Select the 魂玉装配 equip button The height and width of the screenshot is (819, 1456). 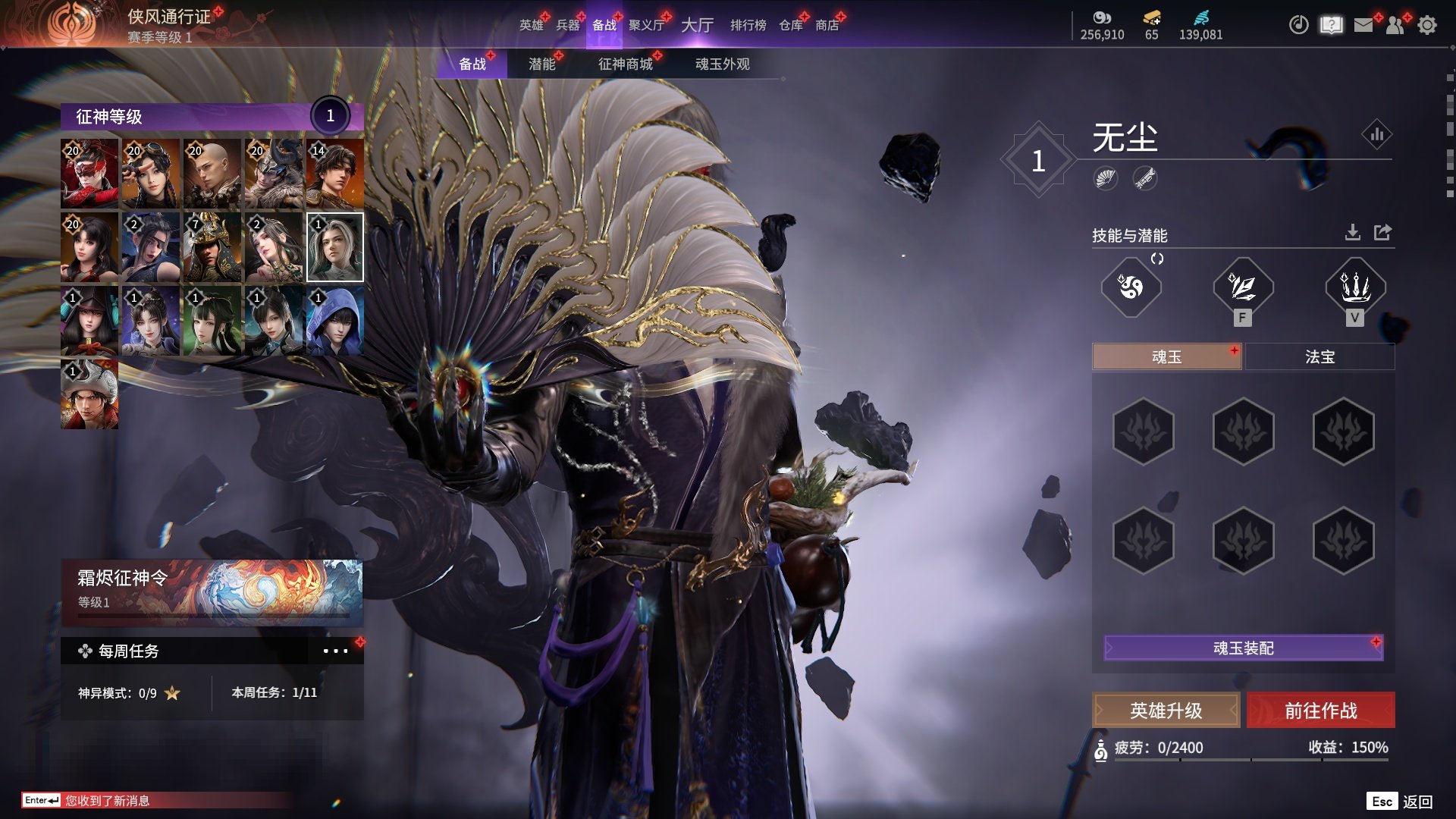[1243, 648]
